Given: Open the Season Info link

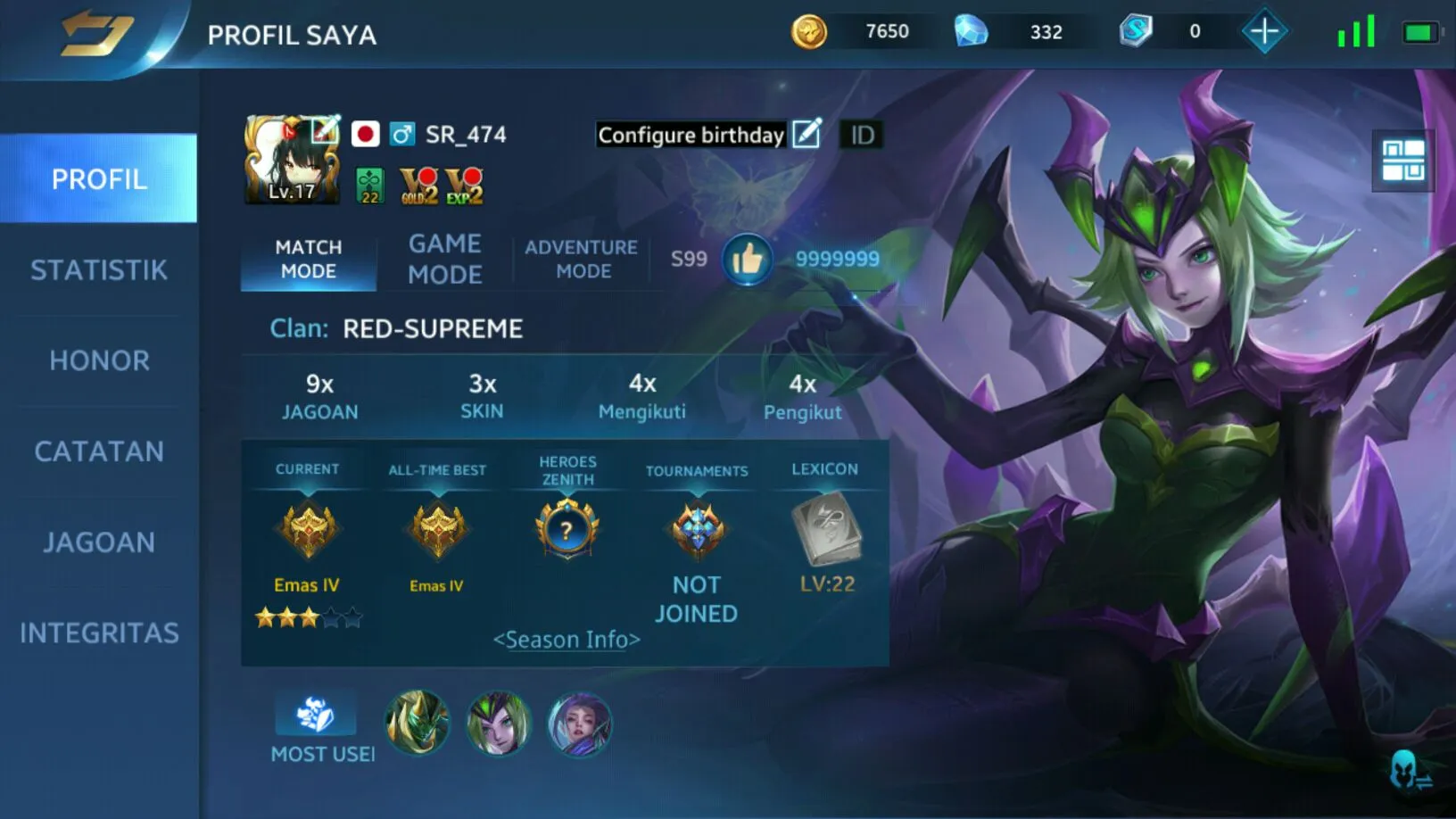Looking at the screenshot, I should [567, 640].
